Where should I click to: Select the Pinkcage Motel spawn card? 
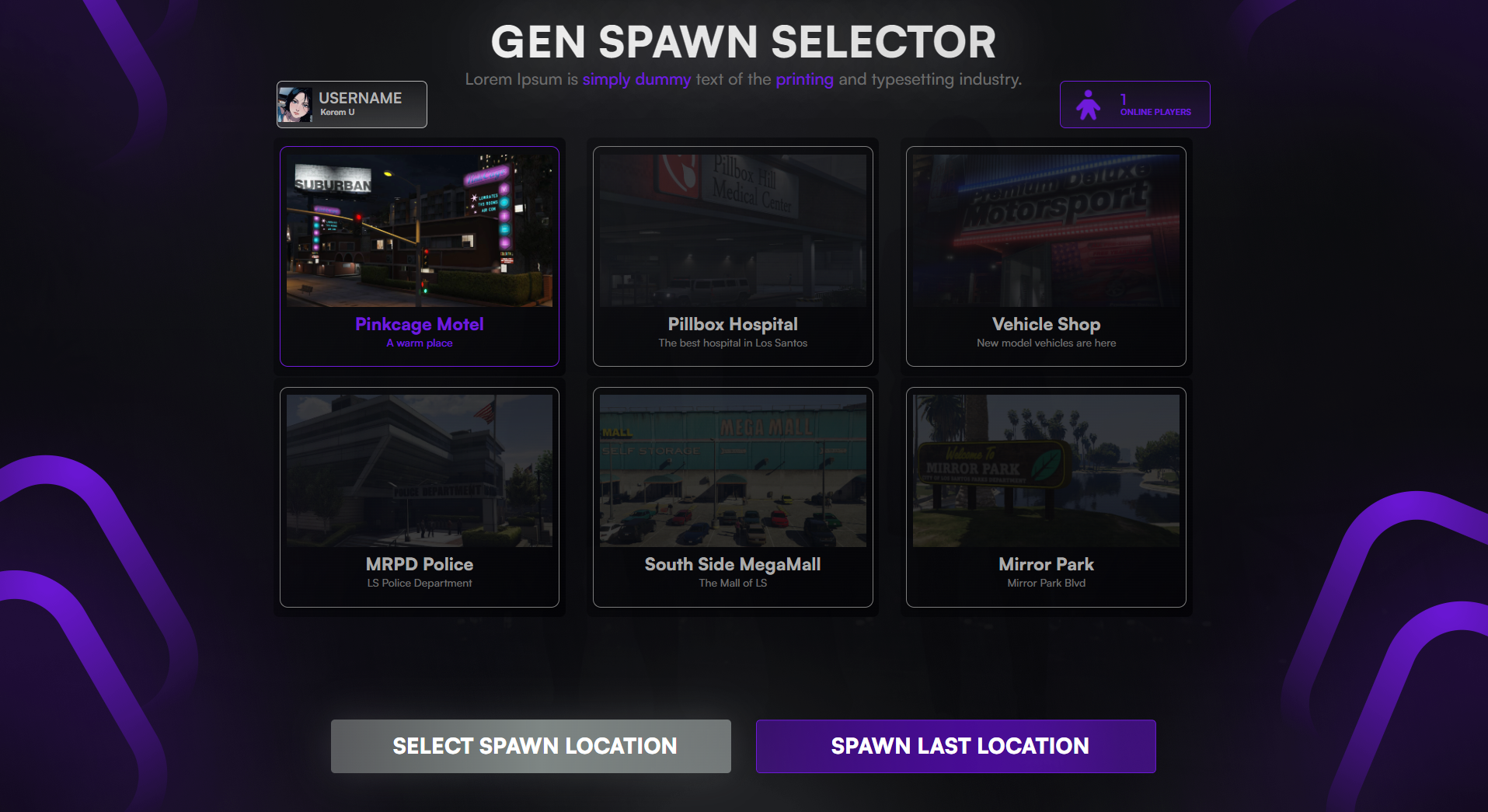(419, 256)
